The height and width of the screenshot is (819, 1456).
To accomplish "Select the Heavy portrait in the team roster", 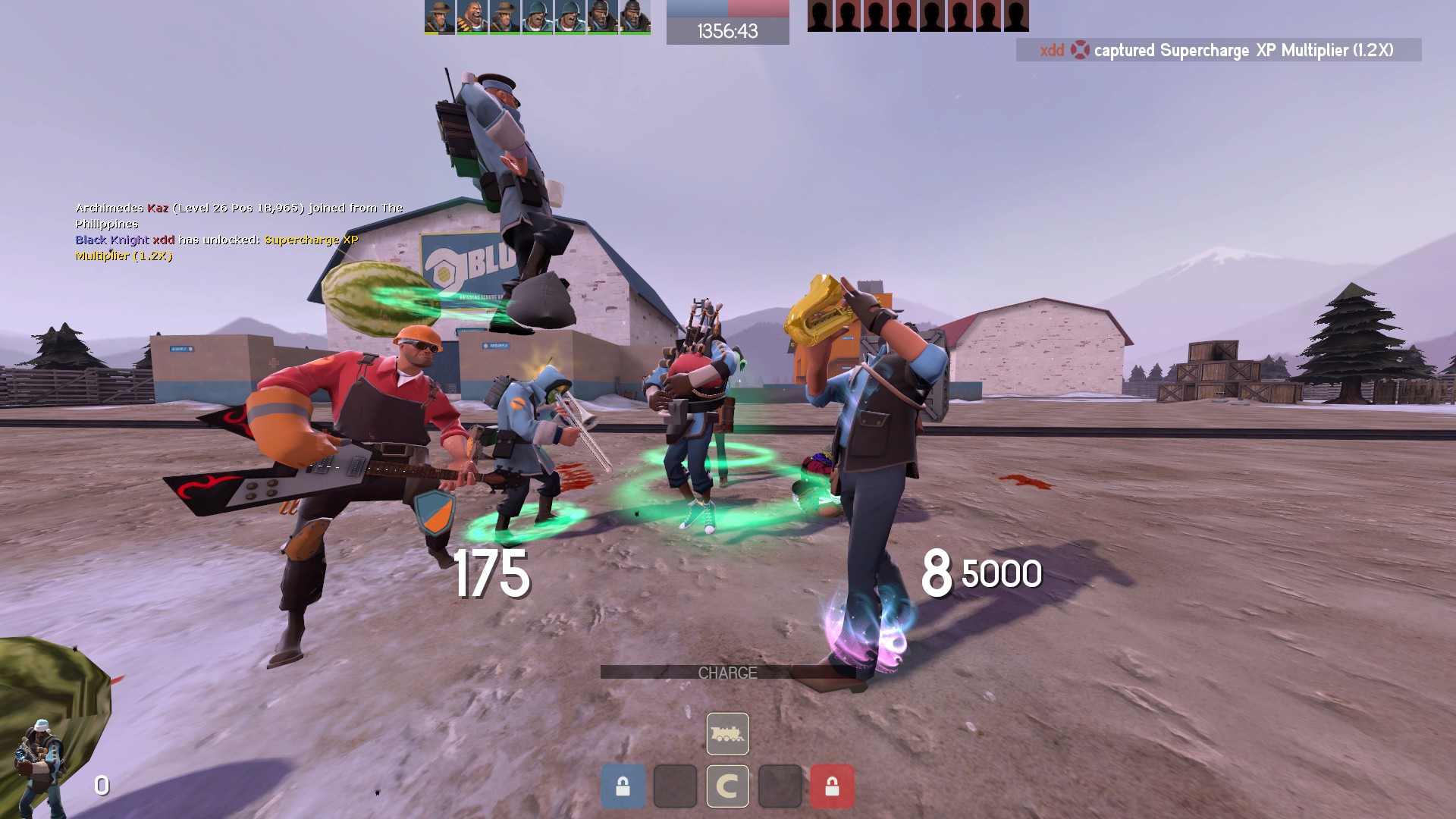I will pos(472,17).
